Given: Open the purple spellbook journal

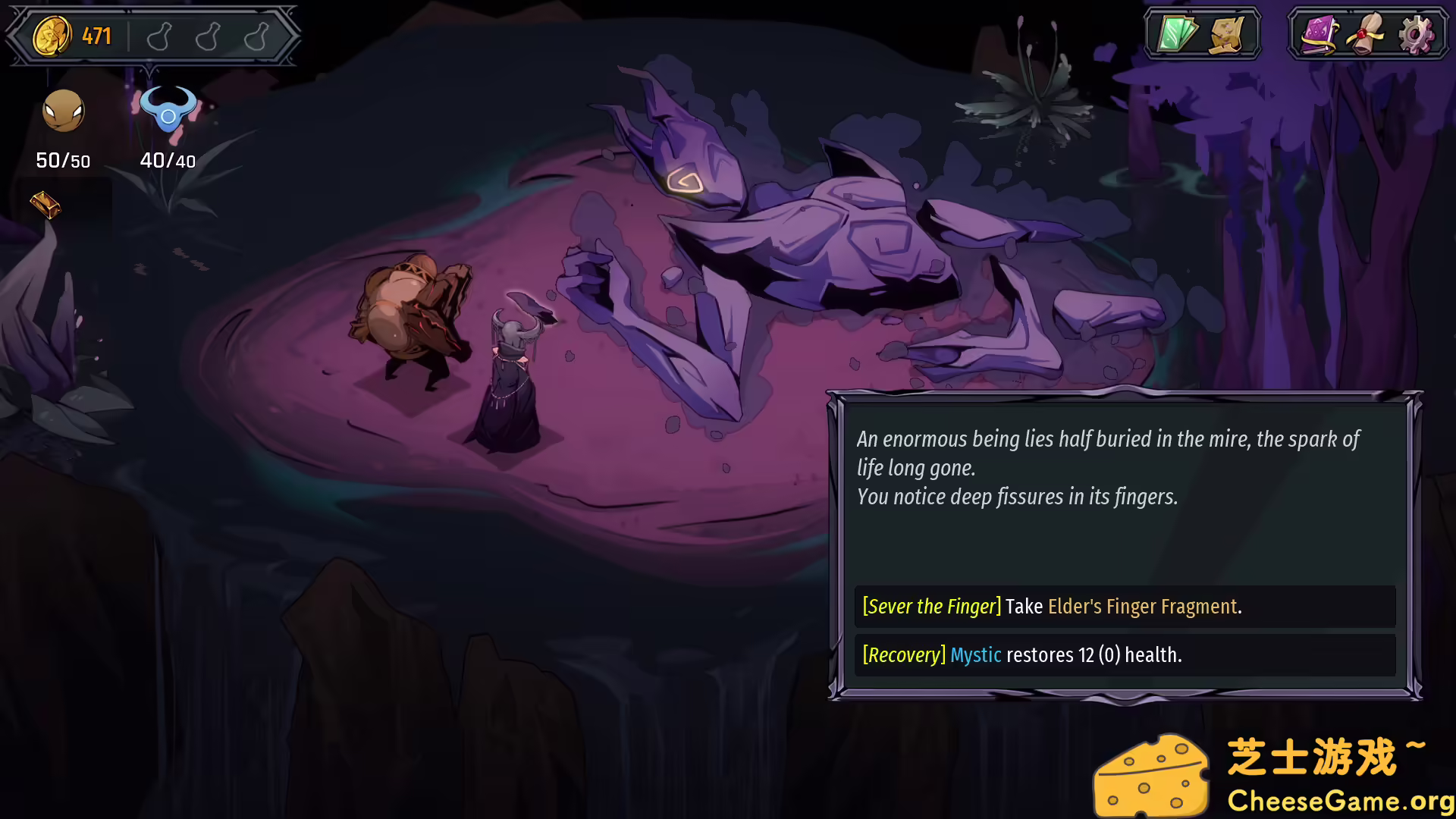Looking at the screenshot, I should coord(1319,35).
